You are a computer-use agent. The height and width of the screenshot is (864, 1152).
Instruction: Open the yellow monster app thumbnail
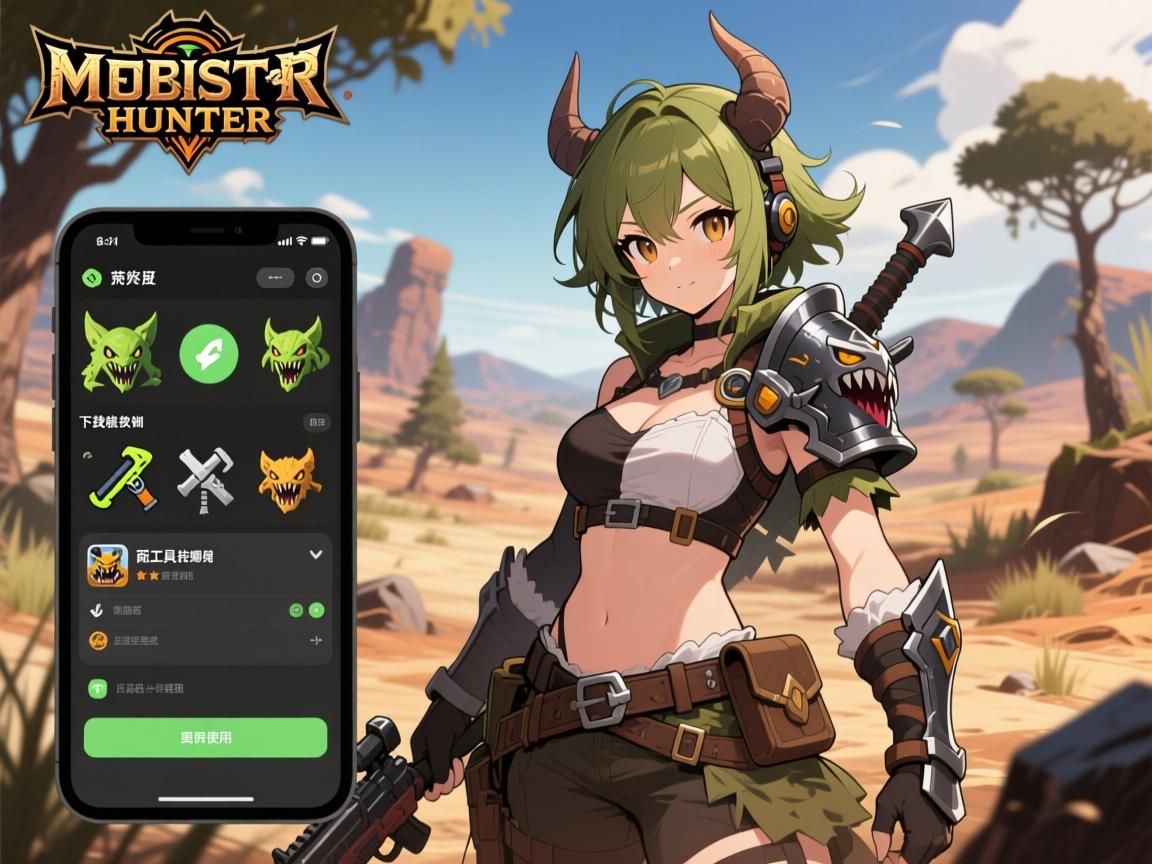[x=107, y=565]
